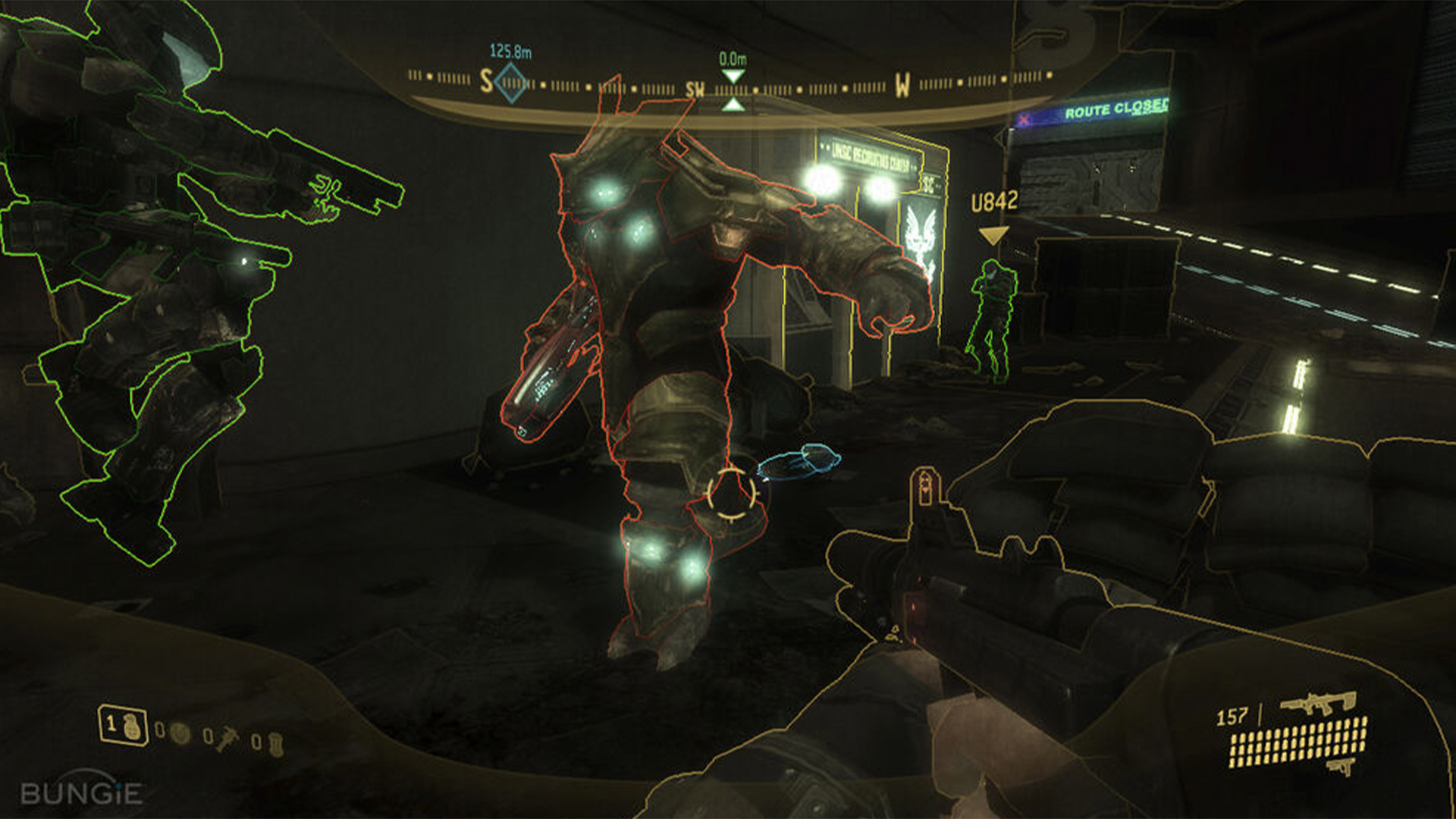Pick the spike grenade icon
Screen dimensions: 1456x819
227,738
